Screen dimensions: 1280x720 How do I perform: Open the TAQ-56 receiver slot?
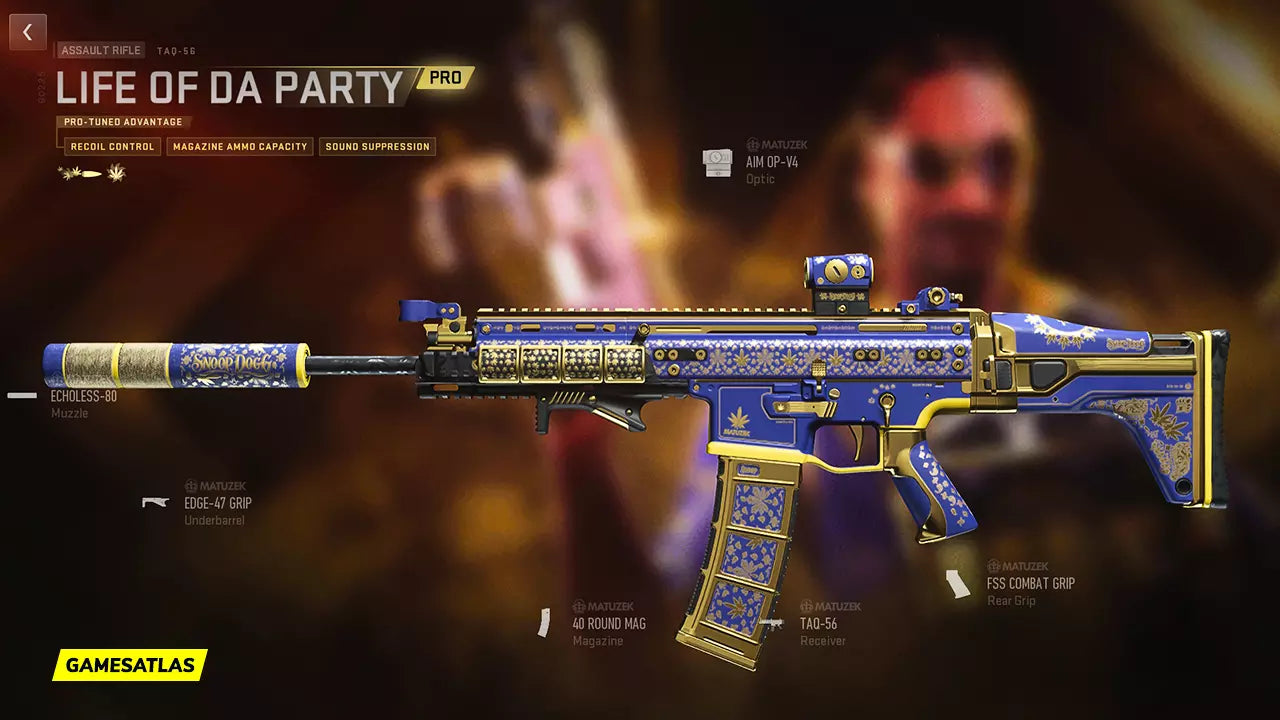[818, 623]
